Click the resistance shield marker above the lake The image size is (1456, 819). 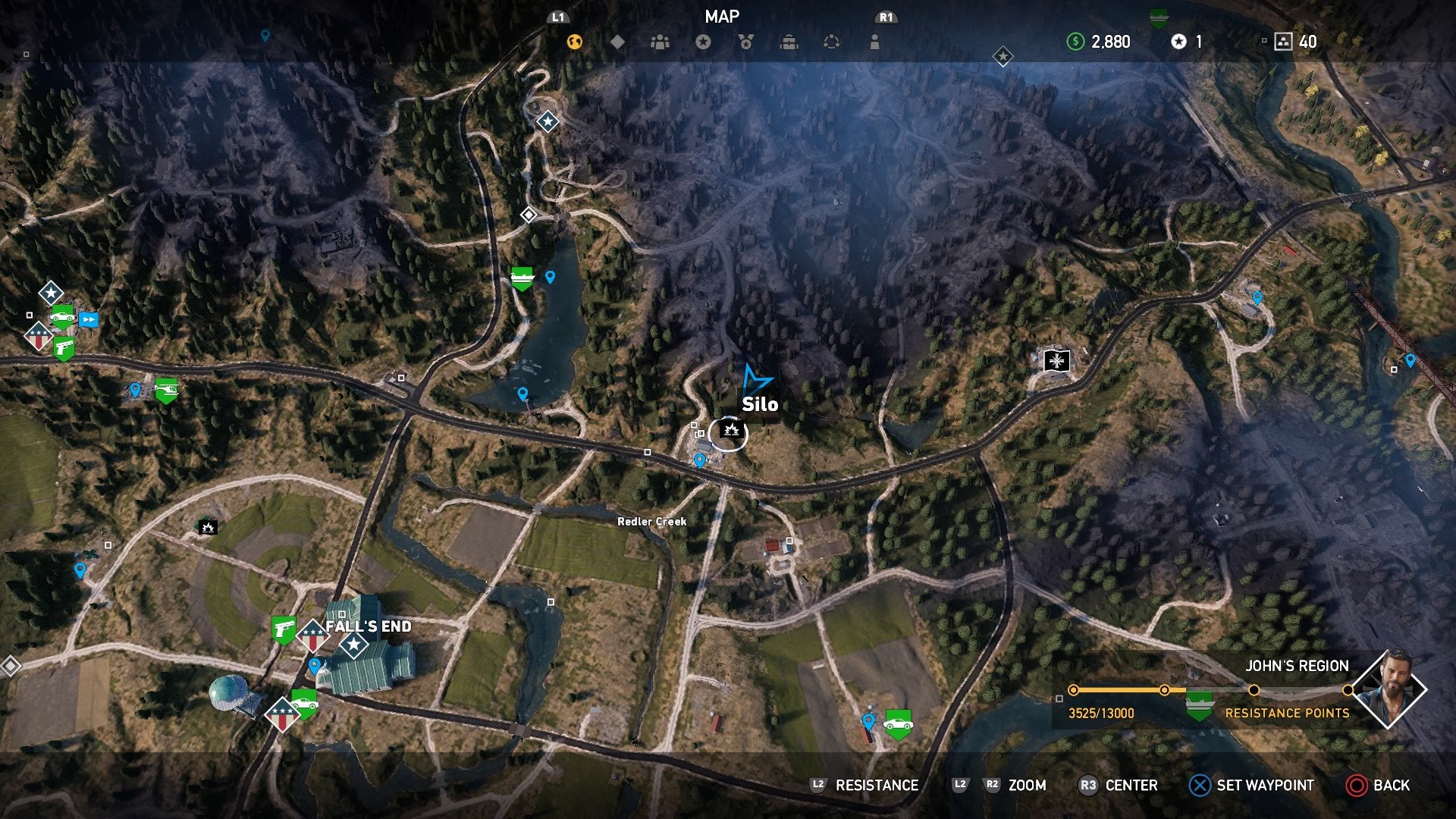(x=520, y=278)
